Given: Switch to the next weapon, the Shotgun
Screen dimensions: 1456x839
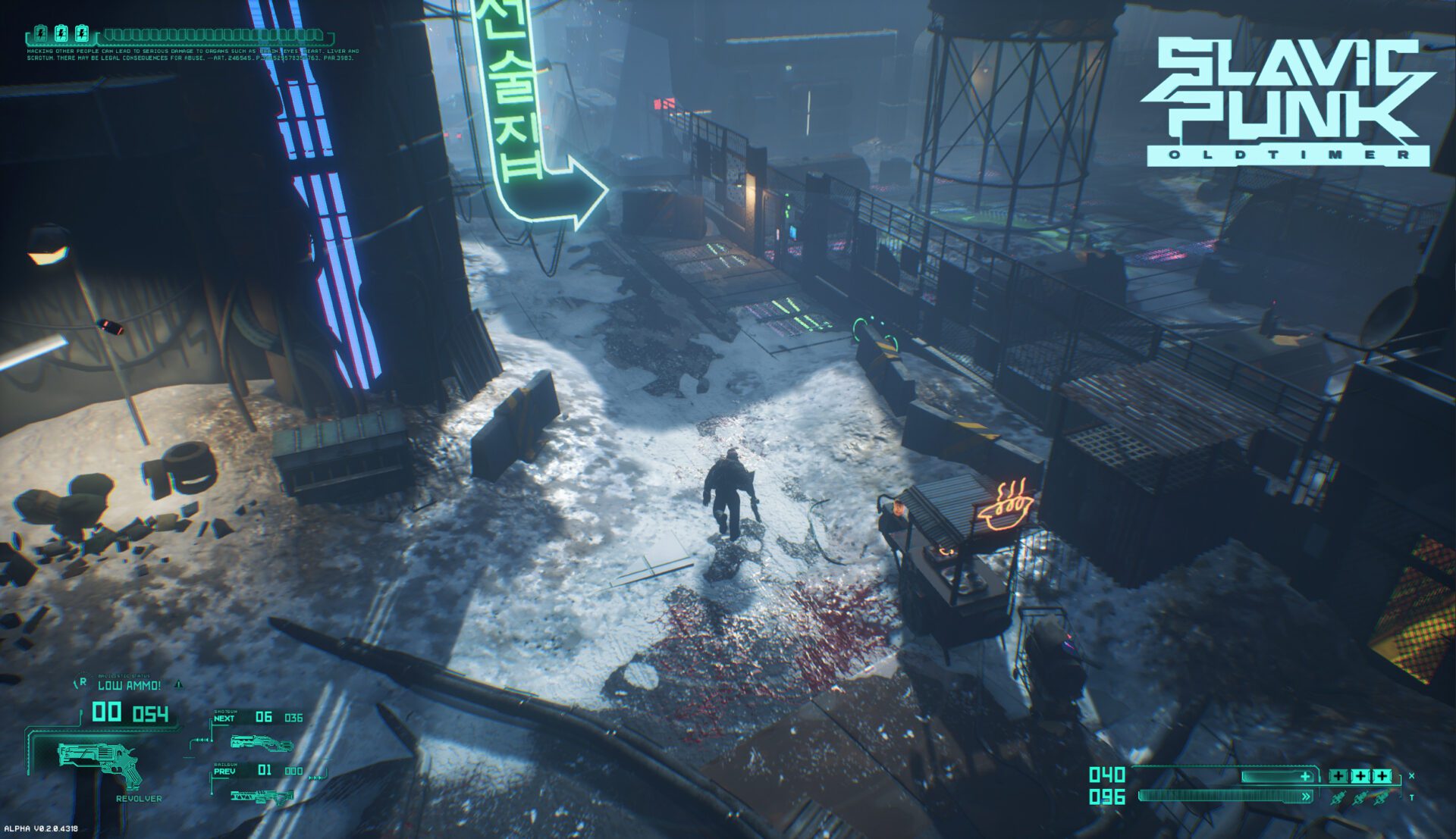Looking at the screenshot, I should click(261, 742).
